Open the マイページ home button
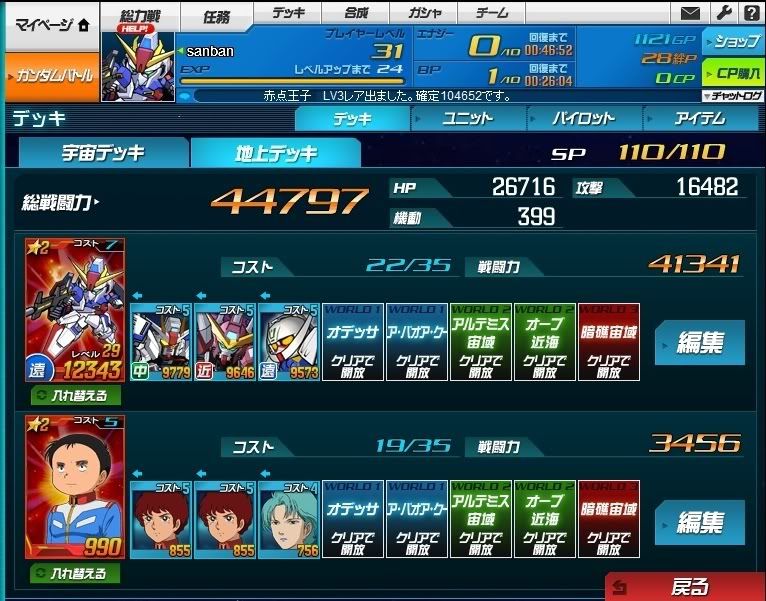Image resolution: width=766 pixels, height=601 pixels. (x=49, y=26)
